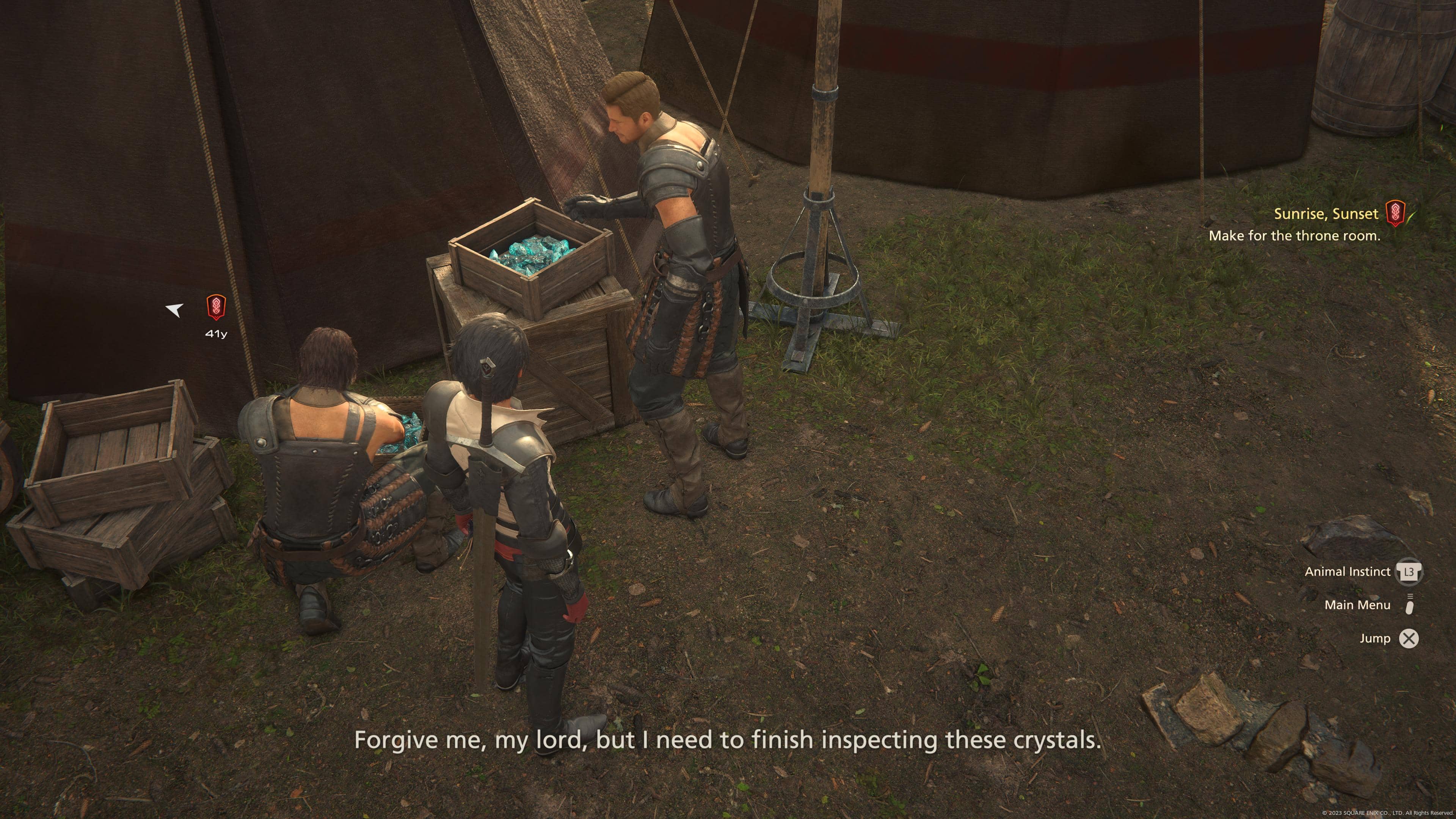Image resolution: width=1456 pixels, height=819 pixels.
Task: Select the Sunrise, Sunset quest tracker
Action: coord(1326,214)
